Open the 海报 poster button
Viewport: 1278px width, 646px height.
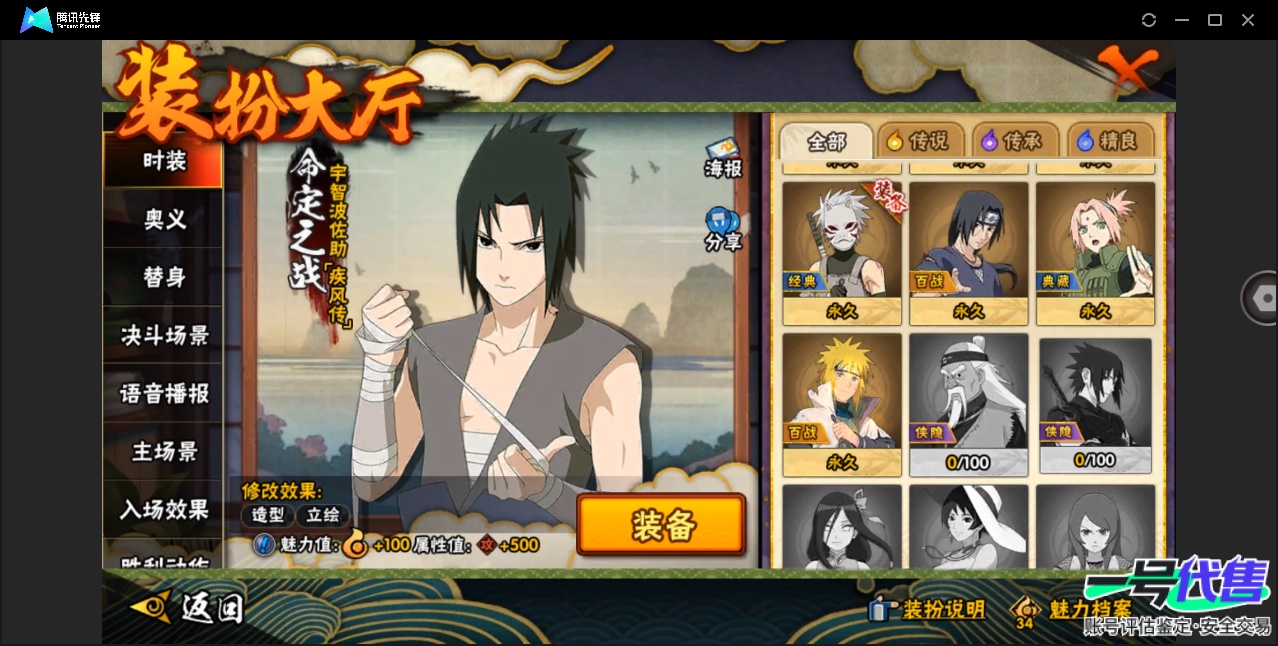(723, 159)
